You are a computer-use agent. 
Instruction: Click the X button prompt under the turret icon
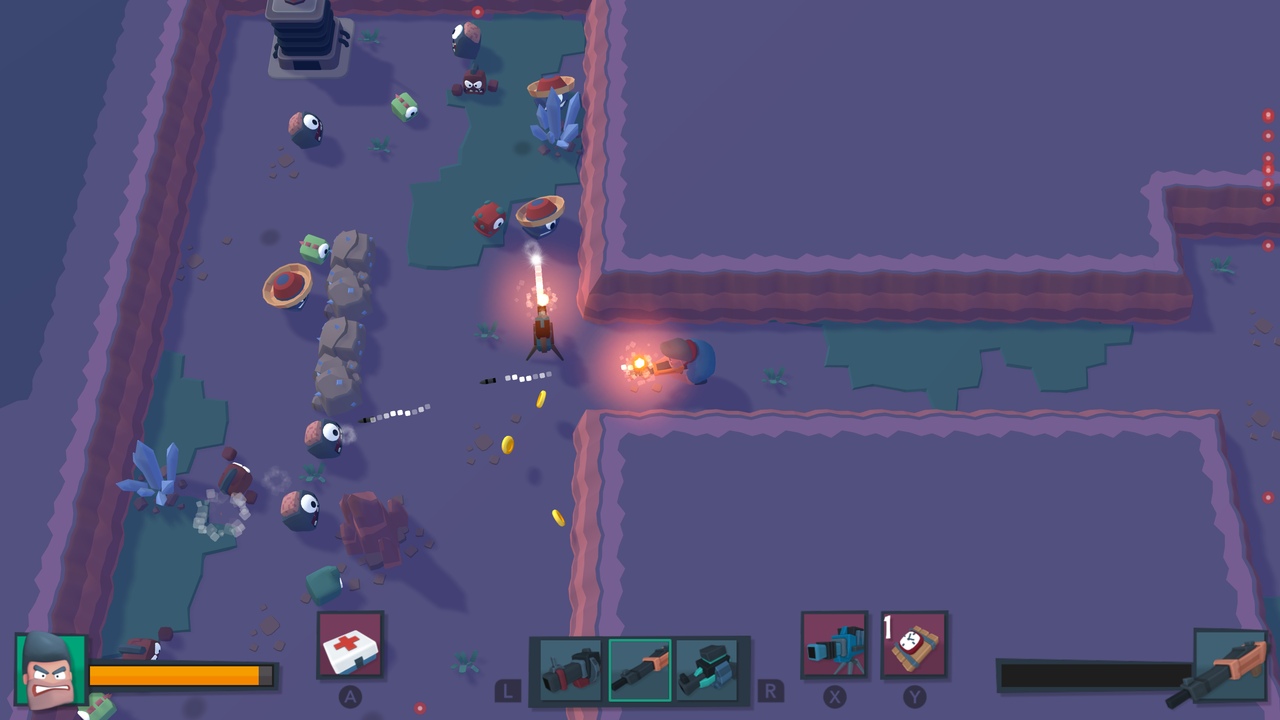[x=836, y=699]
